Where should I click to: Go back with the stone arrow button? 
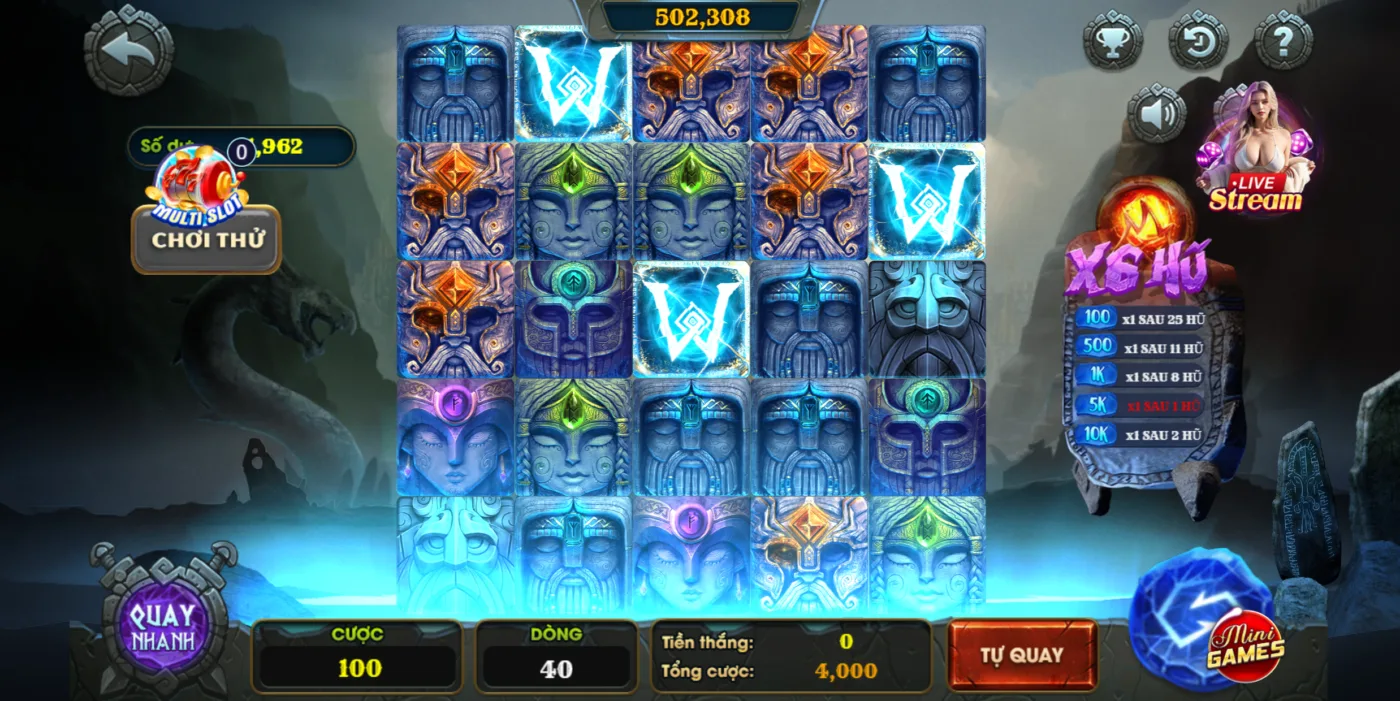click(128, 50)
